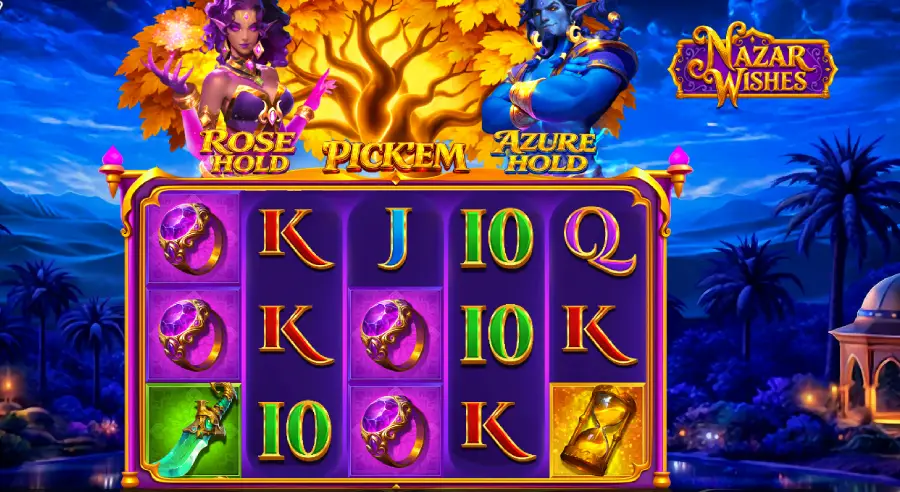The image size is (900, 492).
Task: Select the Azure Hold feature label
Action: point(545,150)
